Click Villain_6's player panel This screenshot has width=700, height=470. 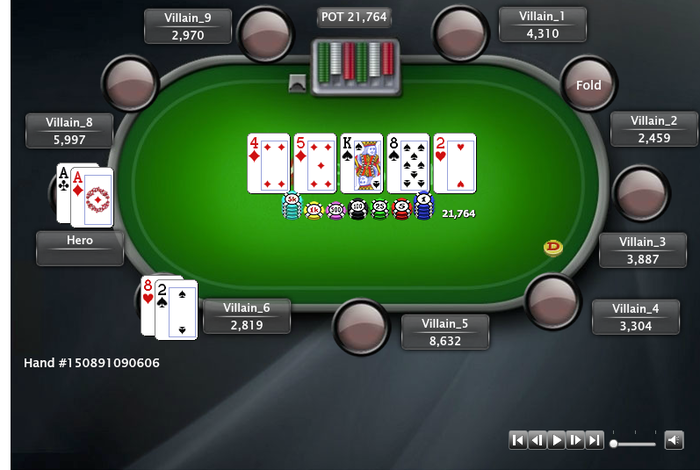point(247,316)
